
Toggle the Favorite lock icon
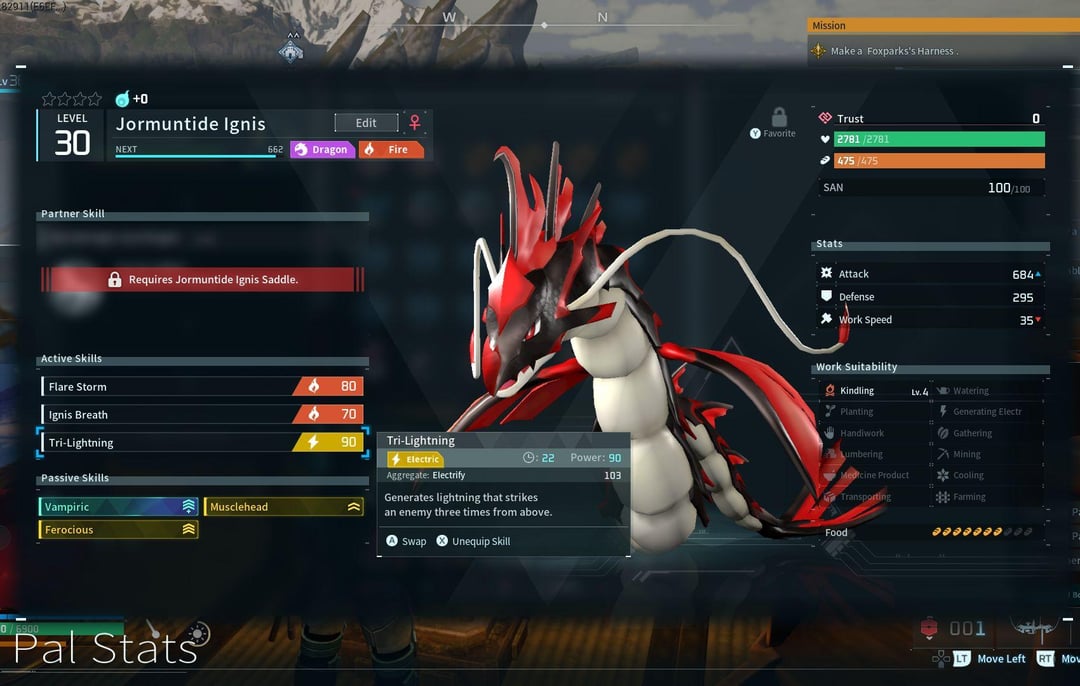[779, 119]
